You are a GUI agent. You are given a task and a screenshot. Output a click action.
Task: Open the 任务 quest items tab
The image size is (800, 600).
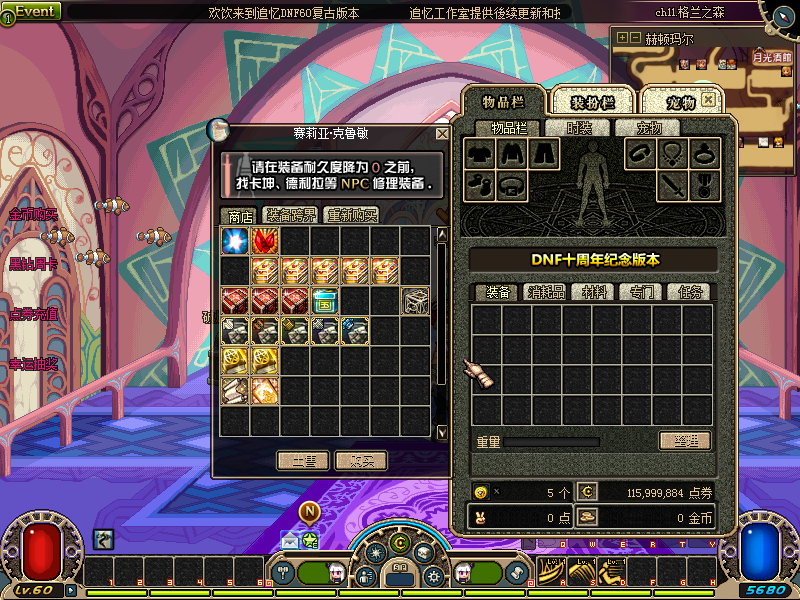pos(691,292)
